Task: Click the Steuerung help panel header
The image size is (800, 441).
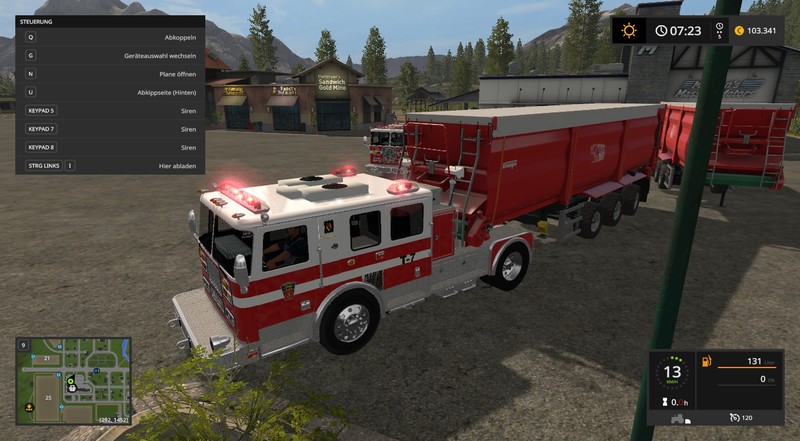Action: click(x=110, y=21)
